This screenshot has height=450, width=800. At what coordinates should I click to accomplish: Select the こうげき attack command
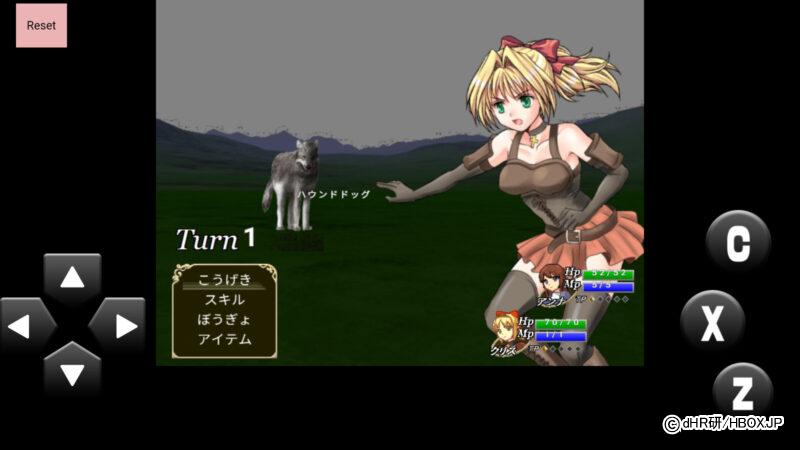224,279
